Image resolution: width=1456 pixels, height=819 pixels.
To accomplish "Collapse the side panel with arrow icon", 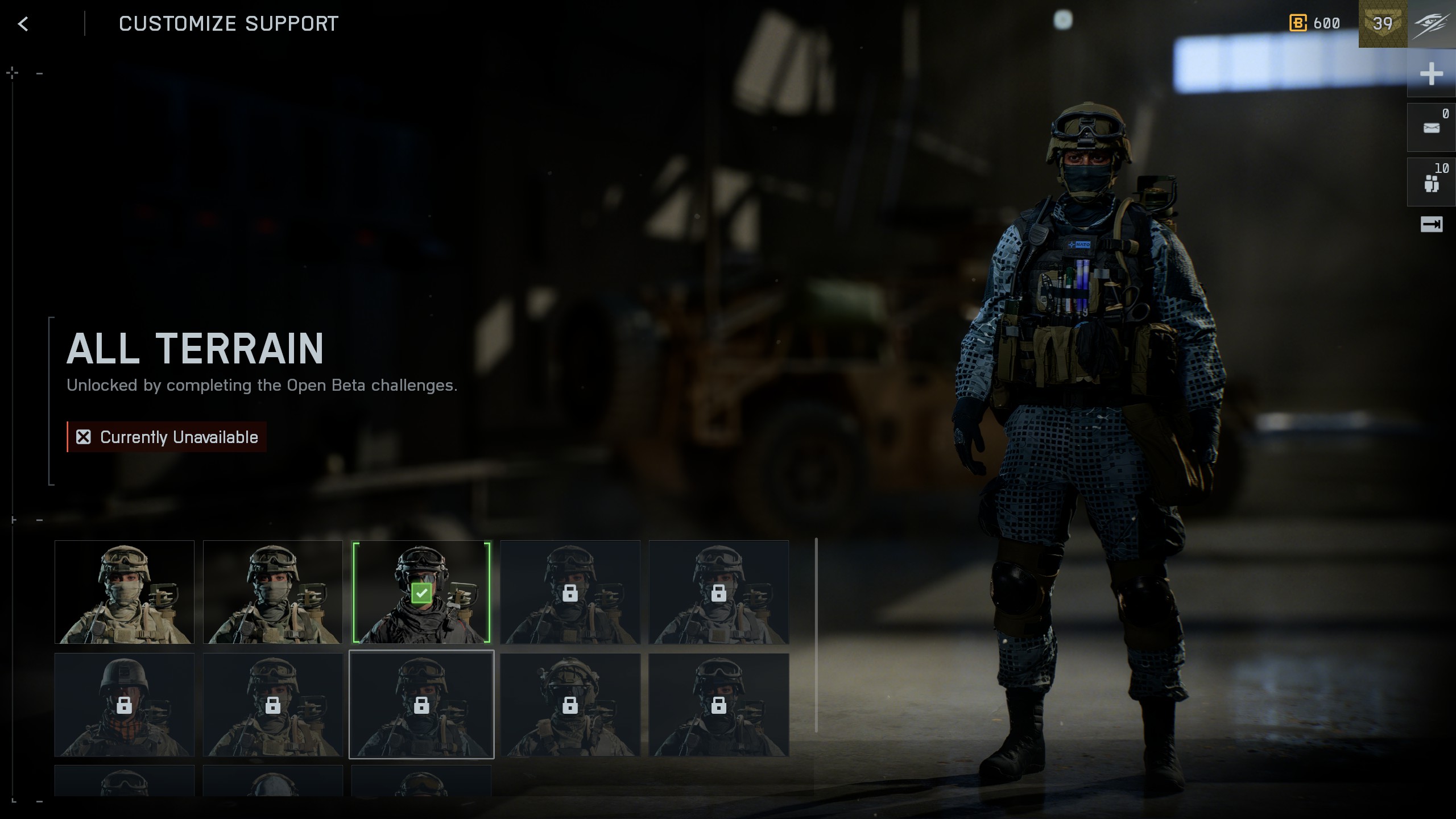I will 1431,225.
